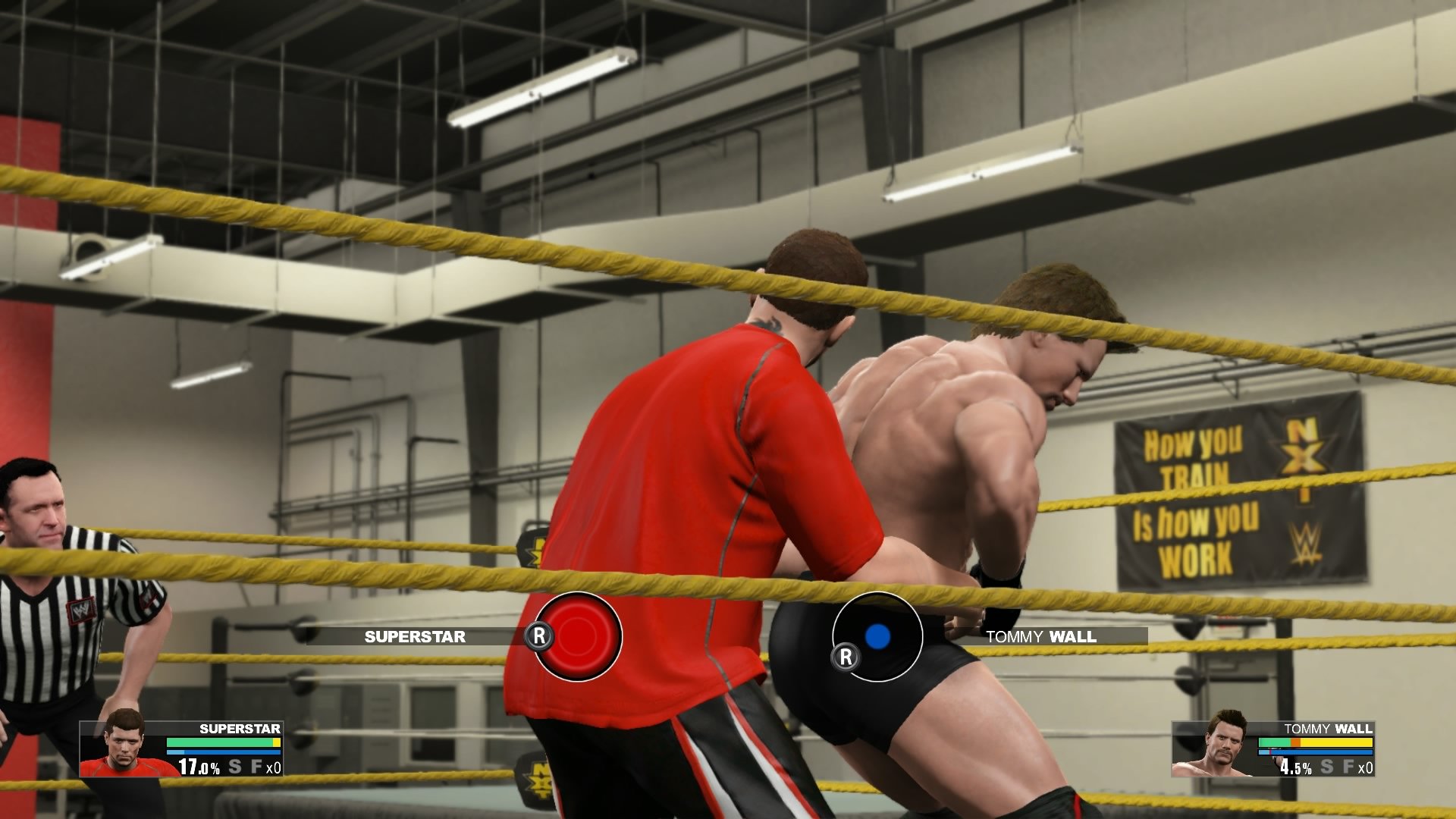Click the S special icon on Tommy Wall's HUD
1456x819 pixels.
pos(1327,767)
